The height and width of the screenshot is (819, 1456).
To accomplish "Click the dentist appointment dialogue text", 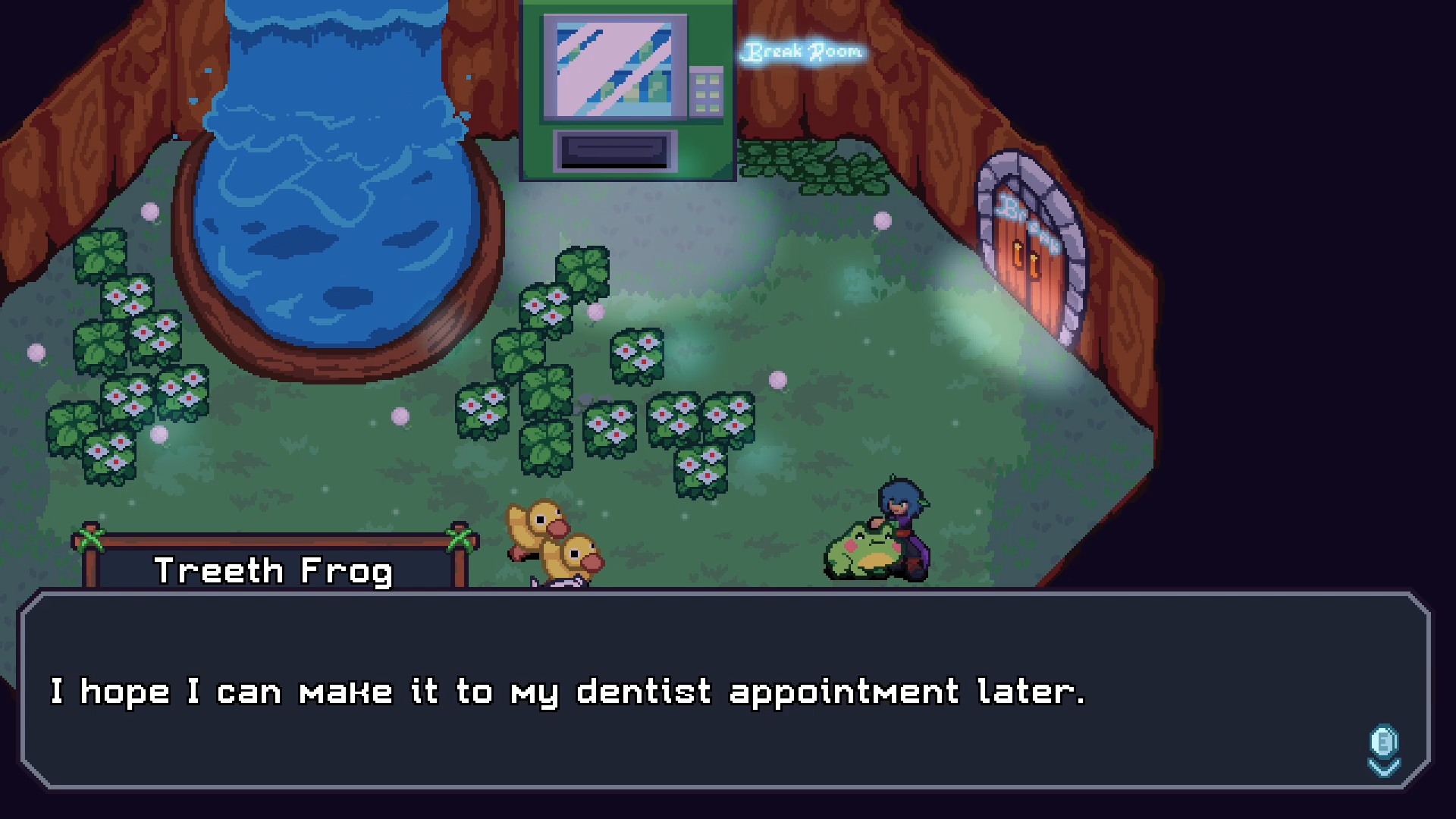I will click(569, 690).
